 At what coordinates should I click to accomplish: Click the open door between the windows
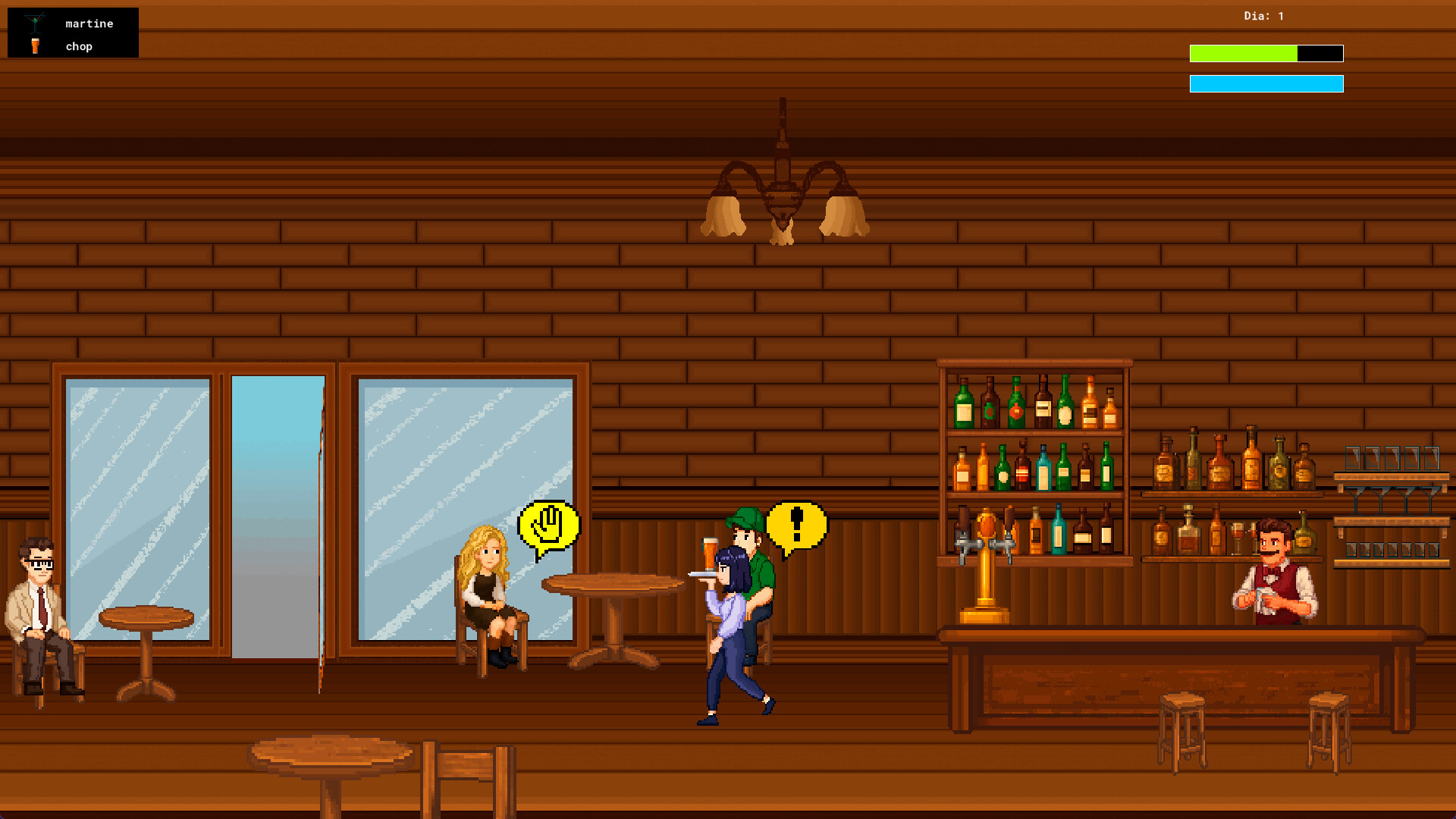[277, 516]
